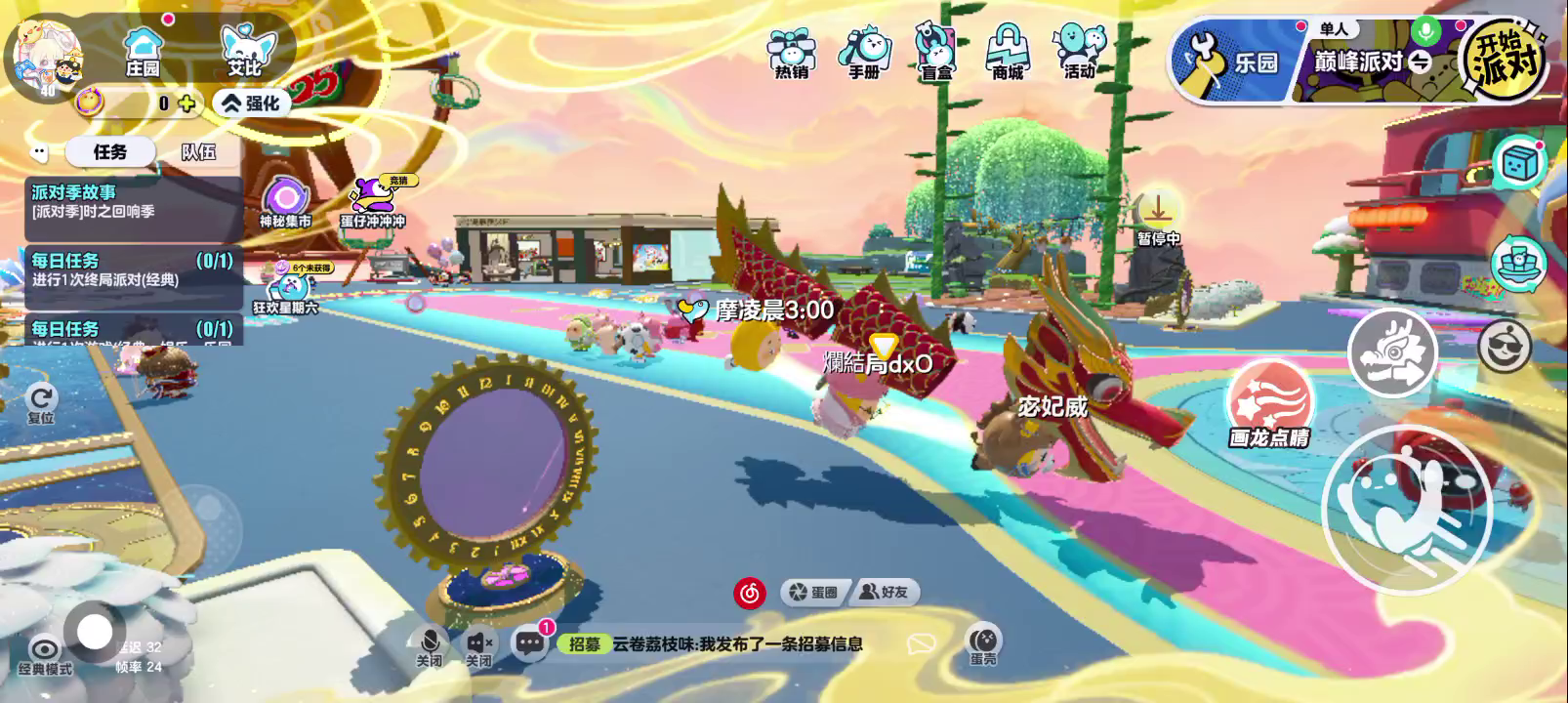Open the 艾比 pet icon

[244, 51]
